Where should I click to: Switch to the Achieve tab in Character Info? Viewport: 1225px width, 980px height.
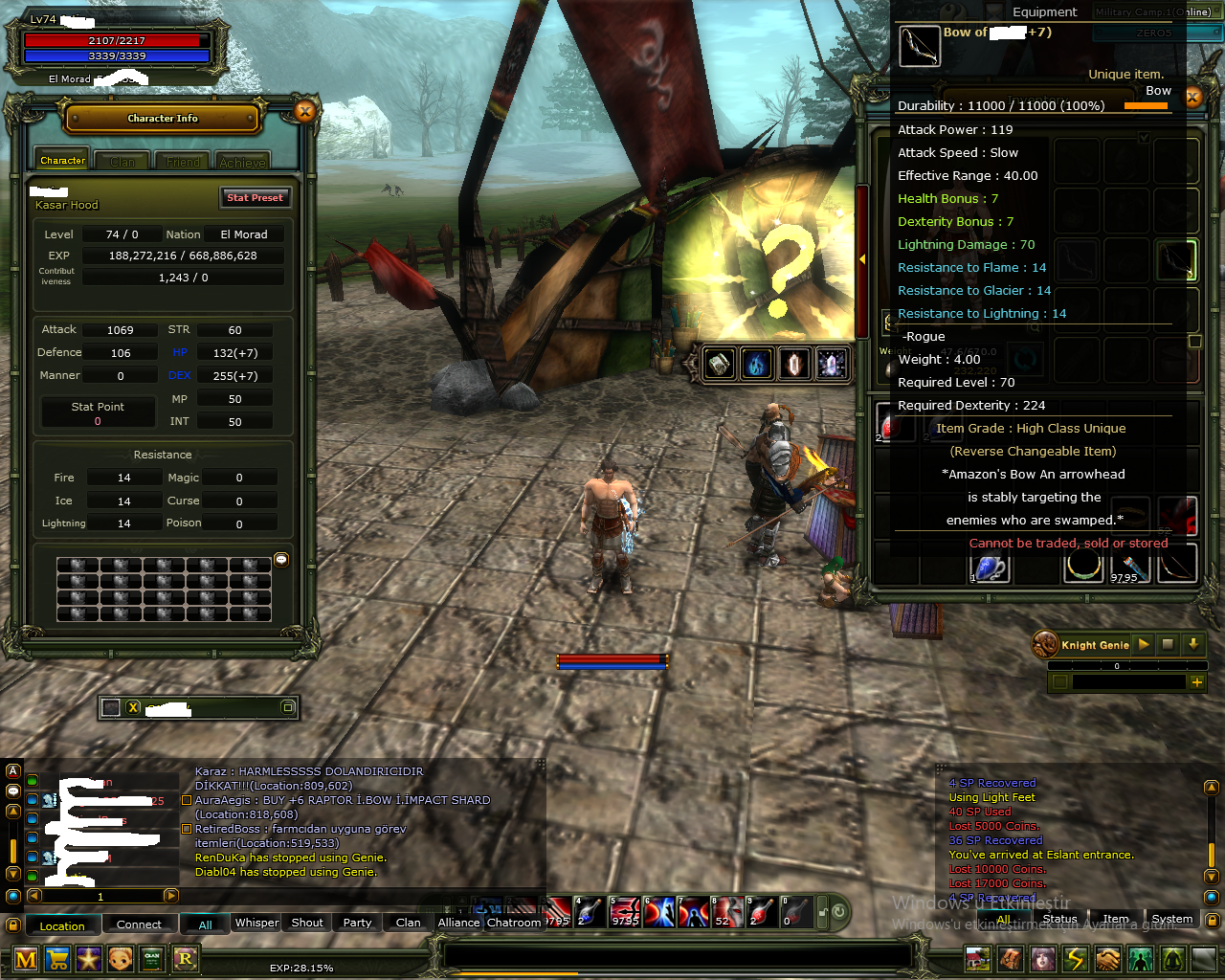(x=242, y=161)
